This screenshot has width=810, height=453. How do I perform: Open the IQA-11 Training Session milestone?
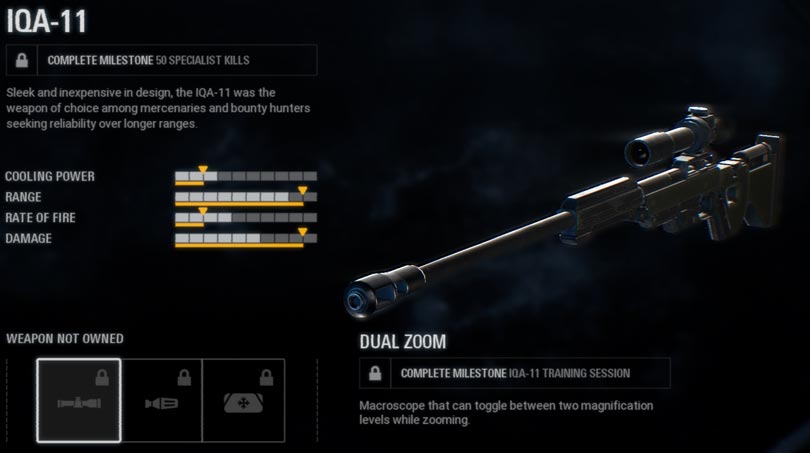click(515, 373)
